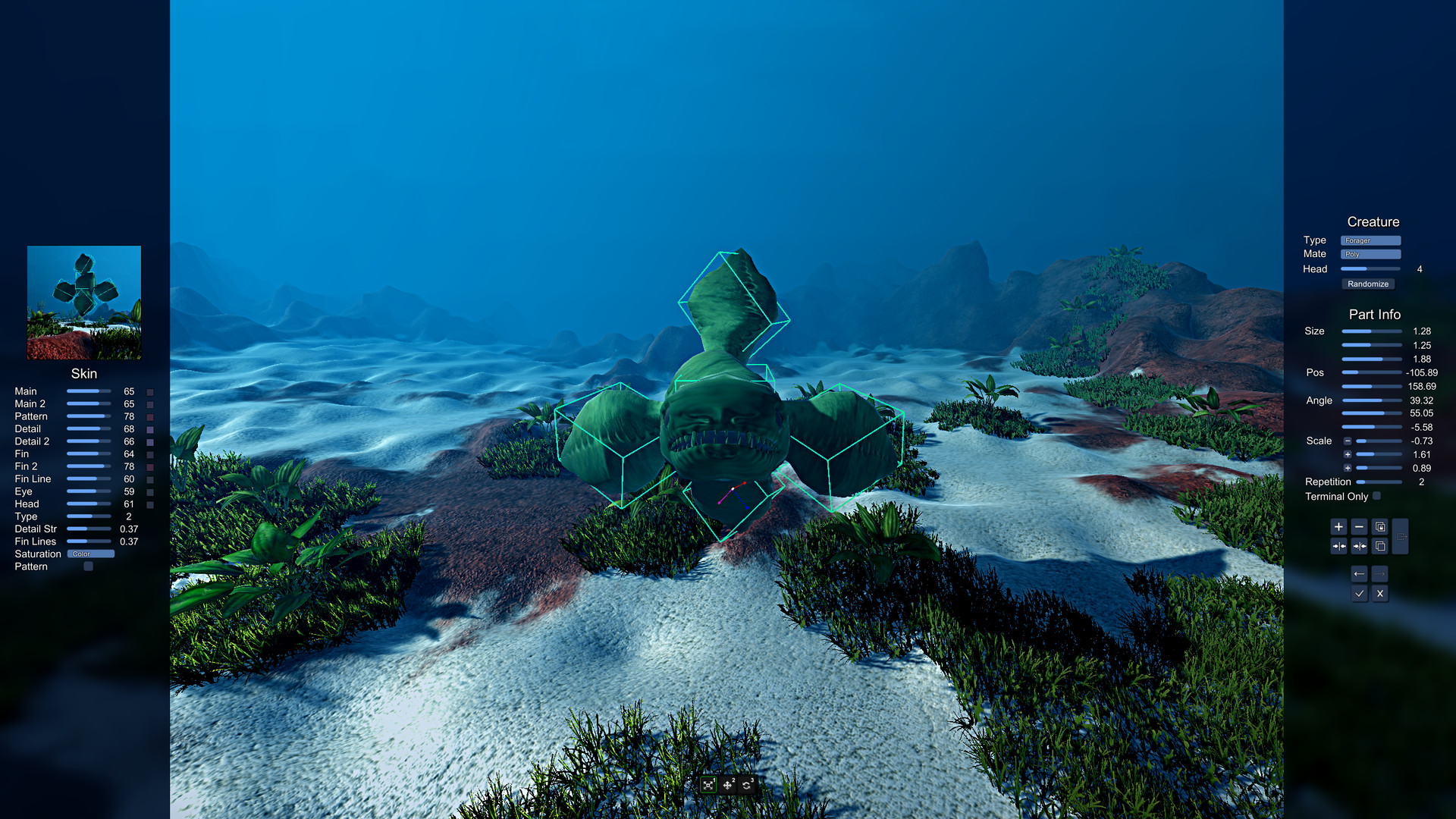Image resolution: width=1456 pixels, height=819 pixels.
Task: Click the locked duplicate part icon
Action: 1379,526
